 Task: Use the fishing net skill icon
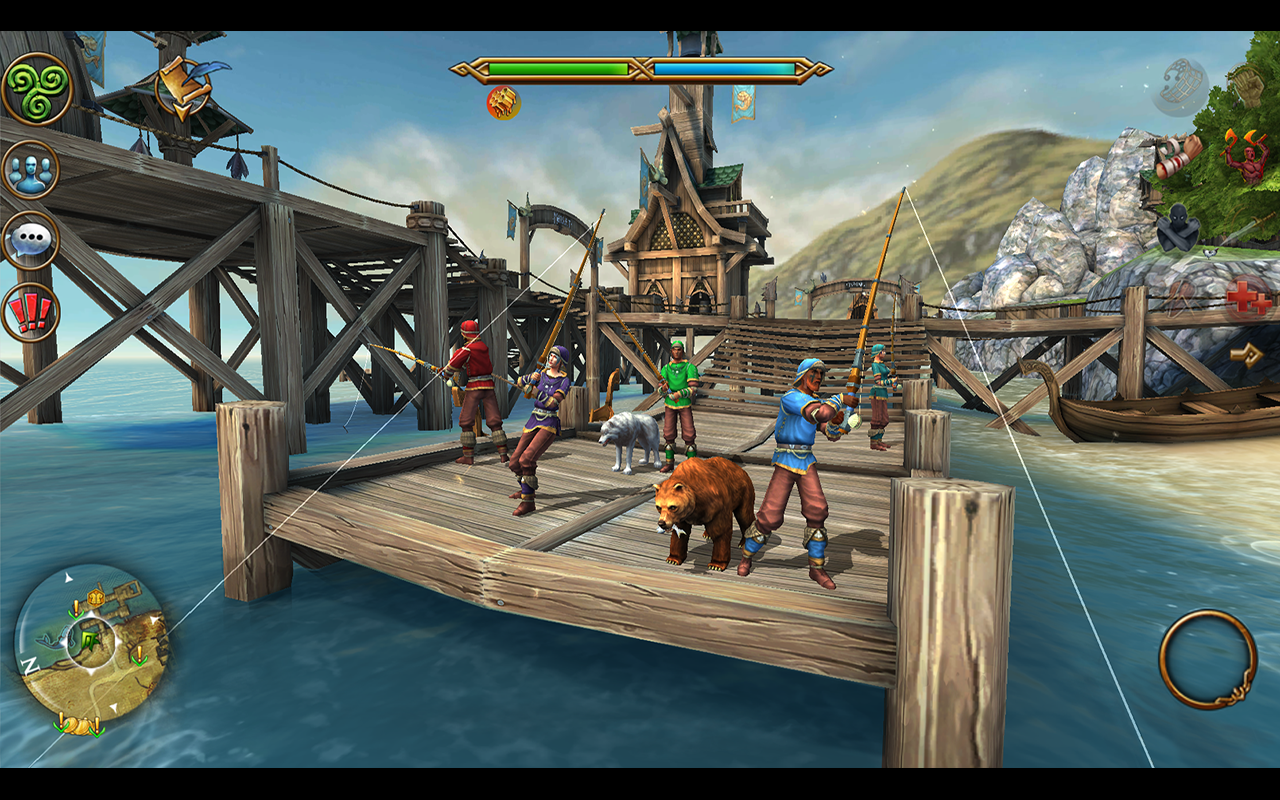point(1179,86)
